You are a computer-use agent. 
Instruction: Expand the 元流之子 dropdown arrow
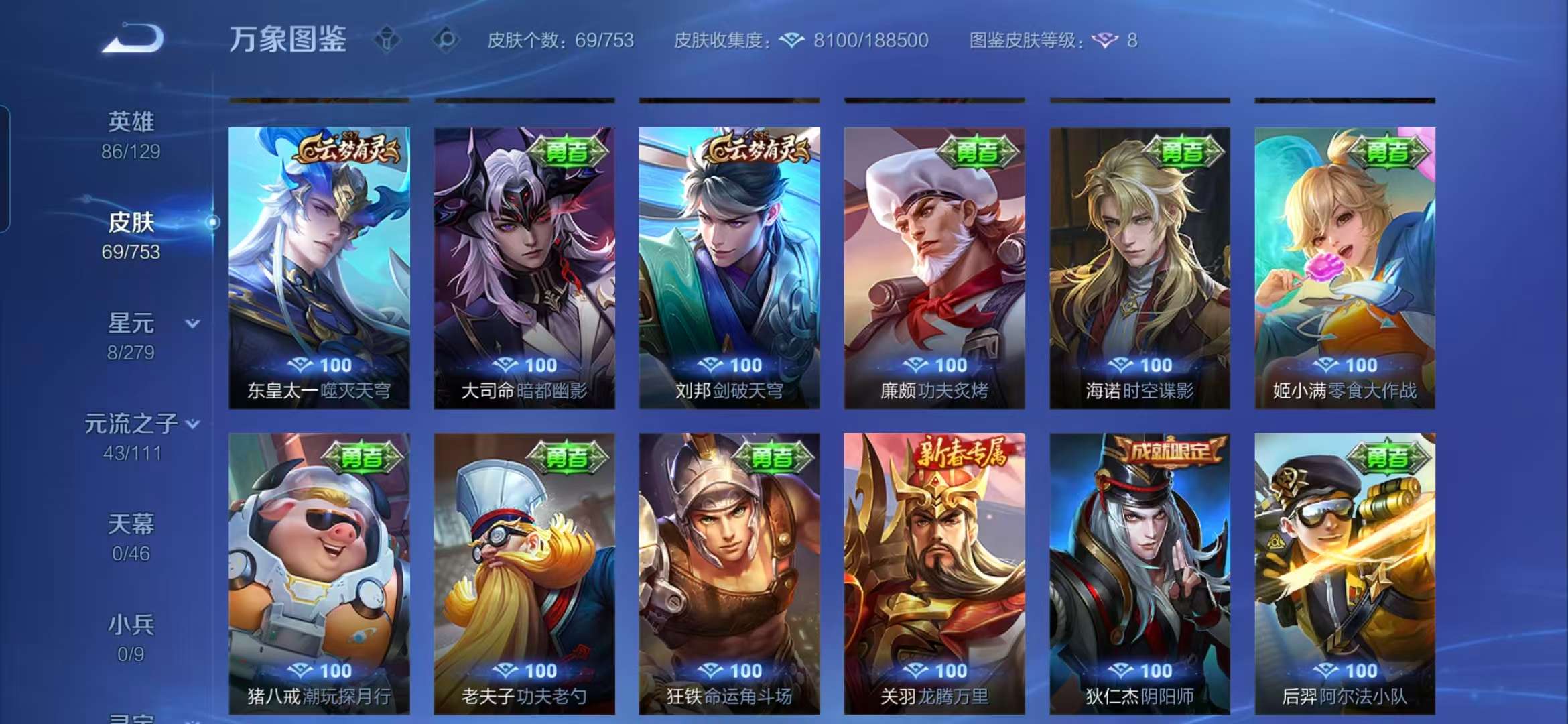194,424
